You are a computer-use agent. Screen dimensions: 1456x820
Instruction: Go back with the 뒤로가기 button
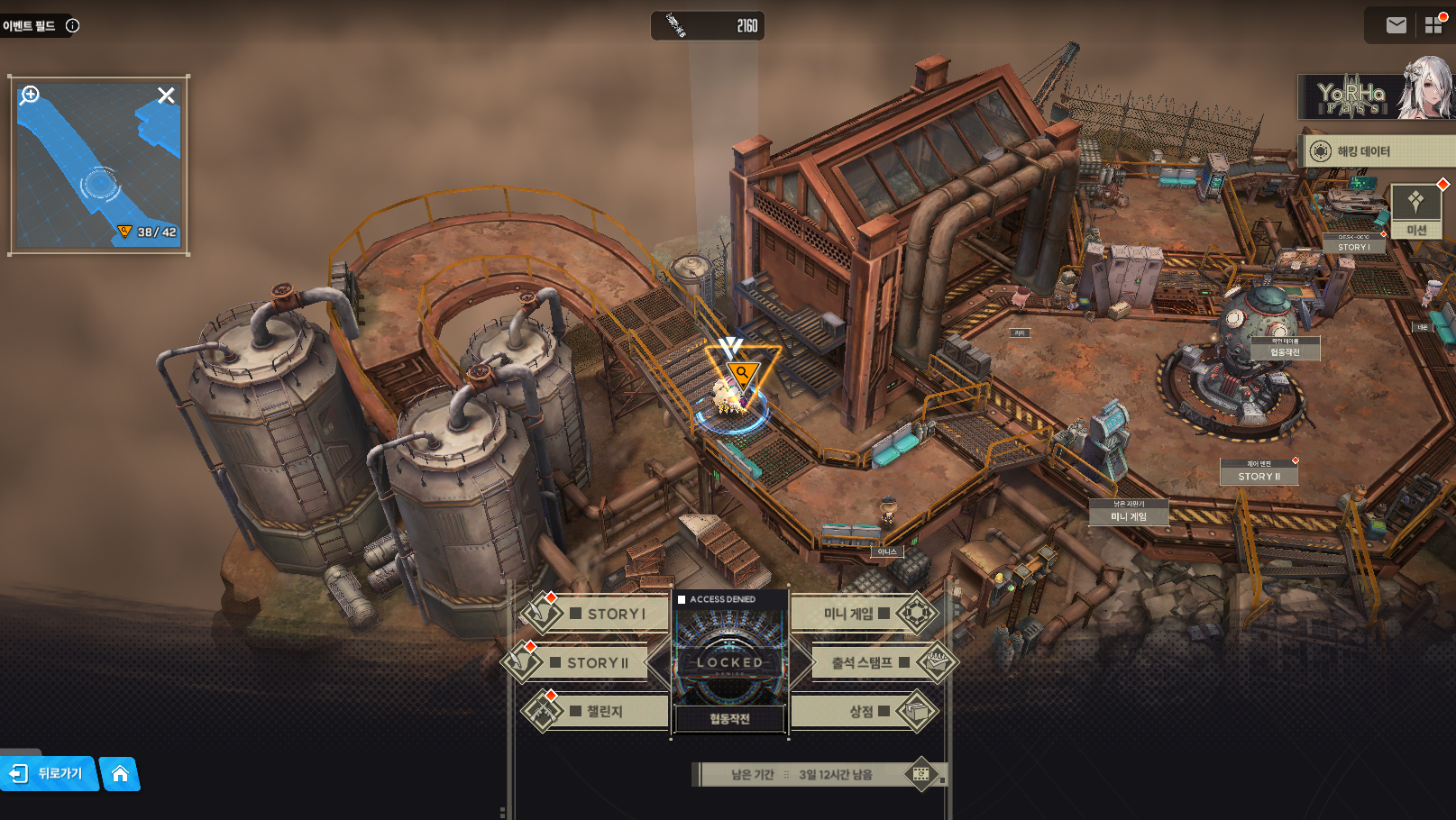click(x=49, y=773)
